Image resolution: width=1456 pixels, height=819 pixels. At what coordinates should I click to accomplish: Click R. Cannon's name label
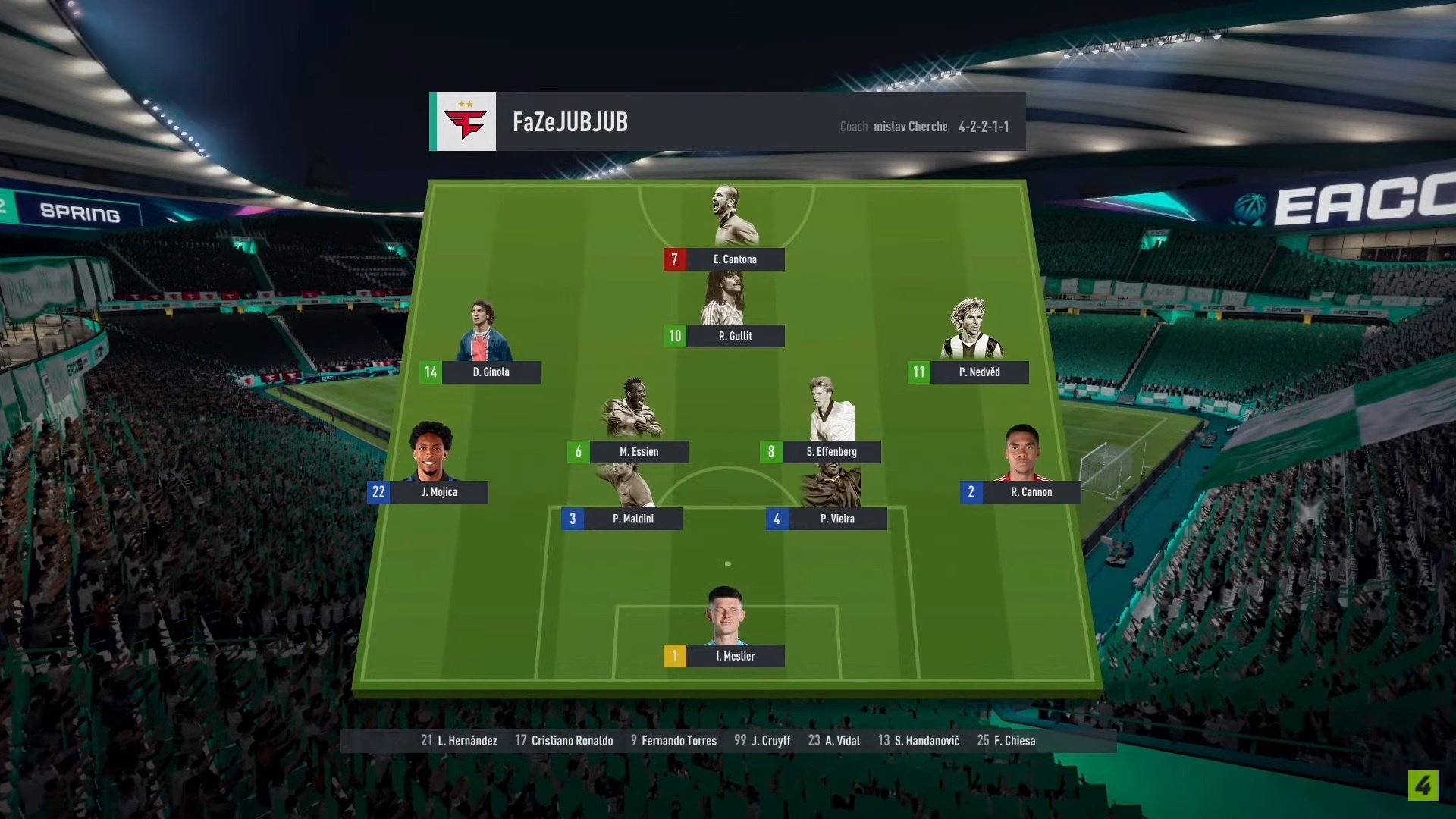(1031, 492)
